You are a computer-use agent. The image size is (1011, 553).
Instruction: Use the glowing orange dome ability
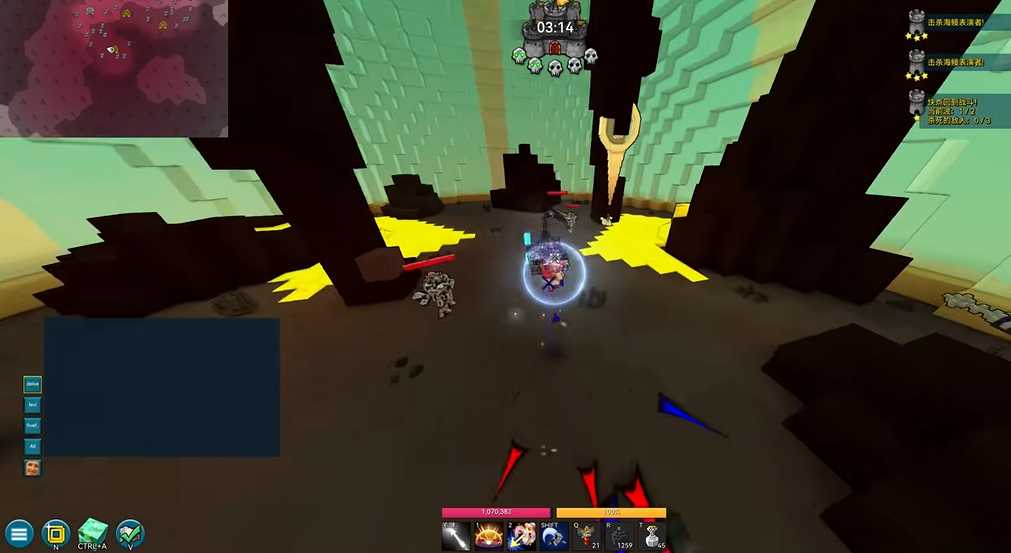point(489,536)
